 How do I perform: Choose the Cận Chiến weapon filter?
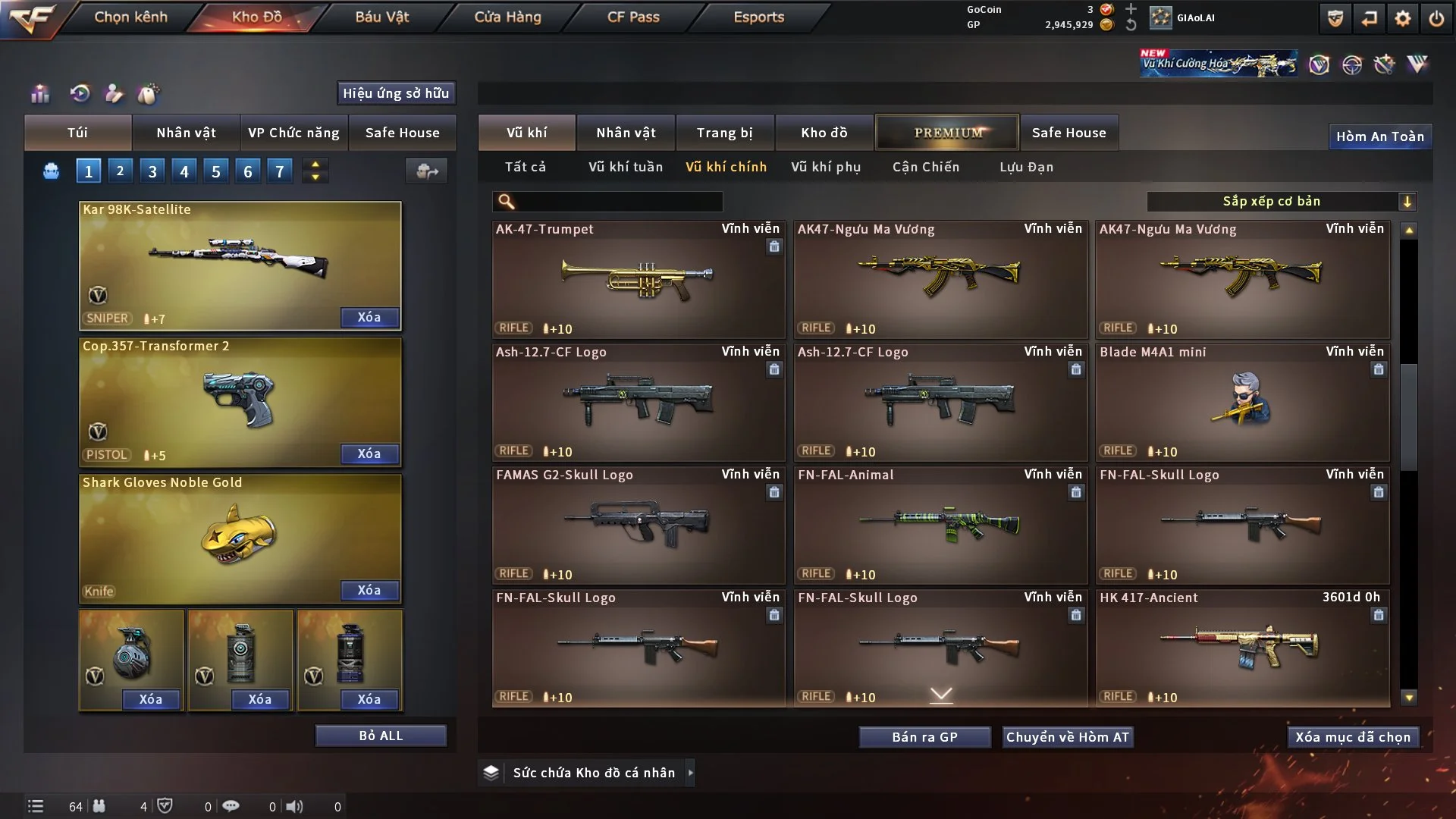[x=926, y=167]
